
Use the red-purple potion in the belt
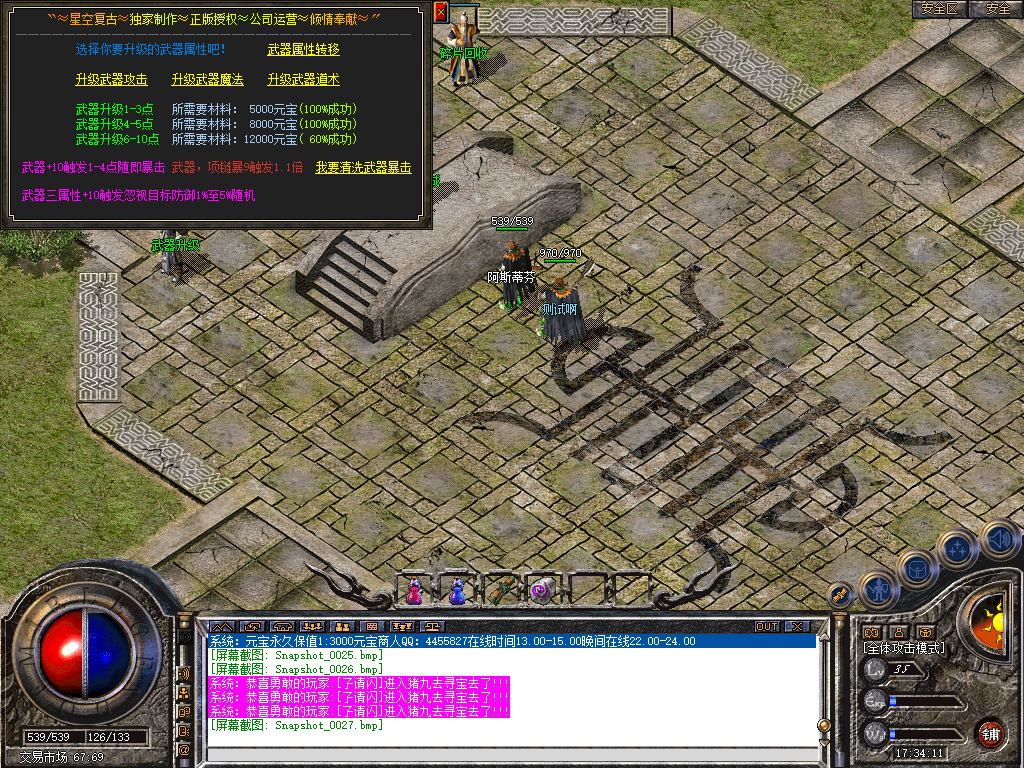(x=414, y=592)
